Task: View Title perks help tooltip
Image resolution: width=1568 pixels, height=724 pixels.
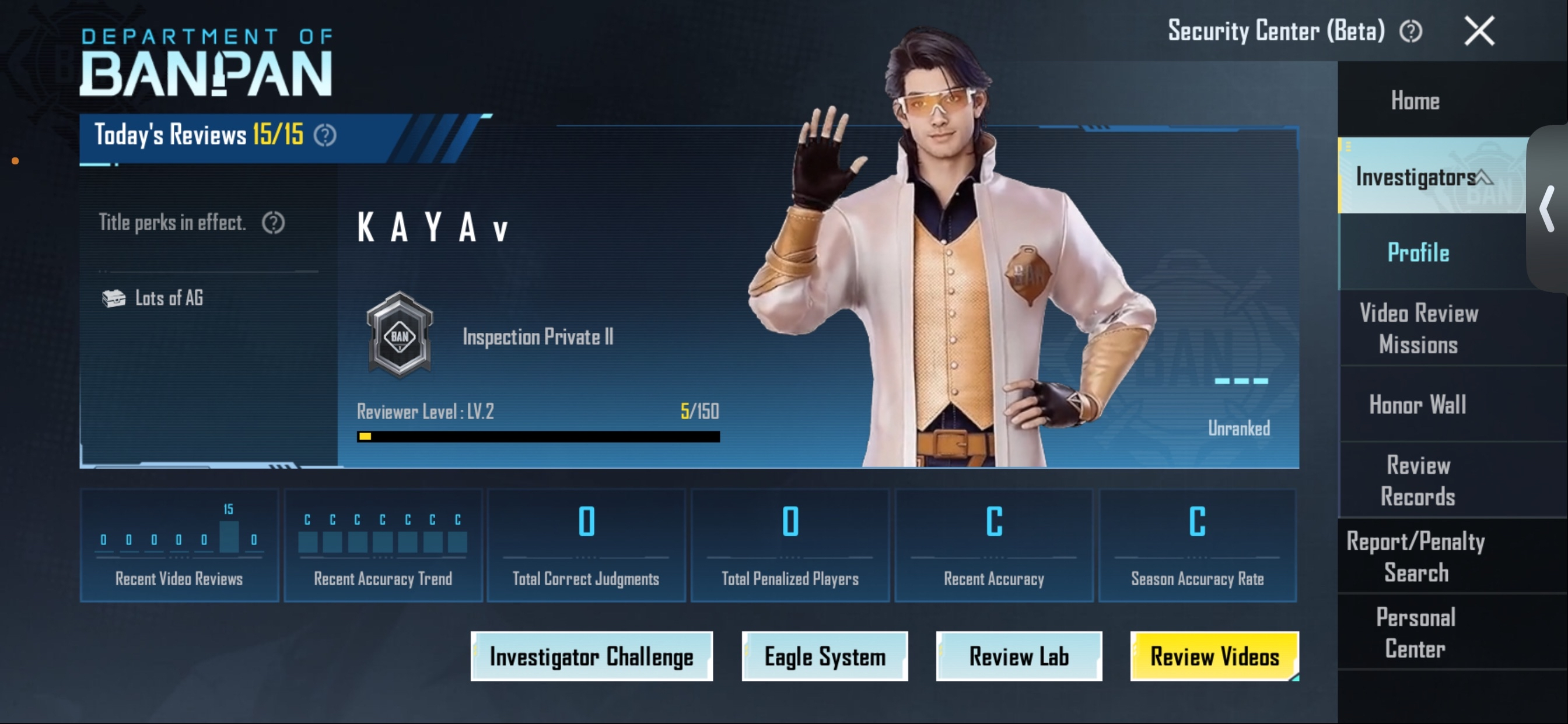Action: pyautogui.click(x=274, y=223)
